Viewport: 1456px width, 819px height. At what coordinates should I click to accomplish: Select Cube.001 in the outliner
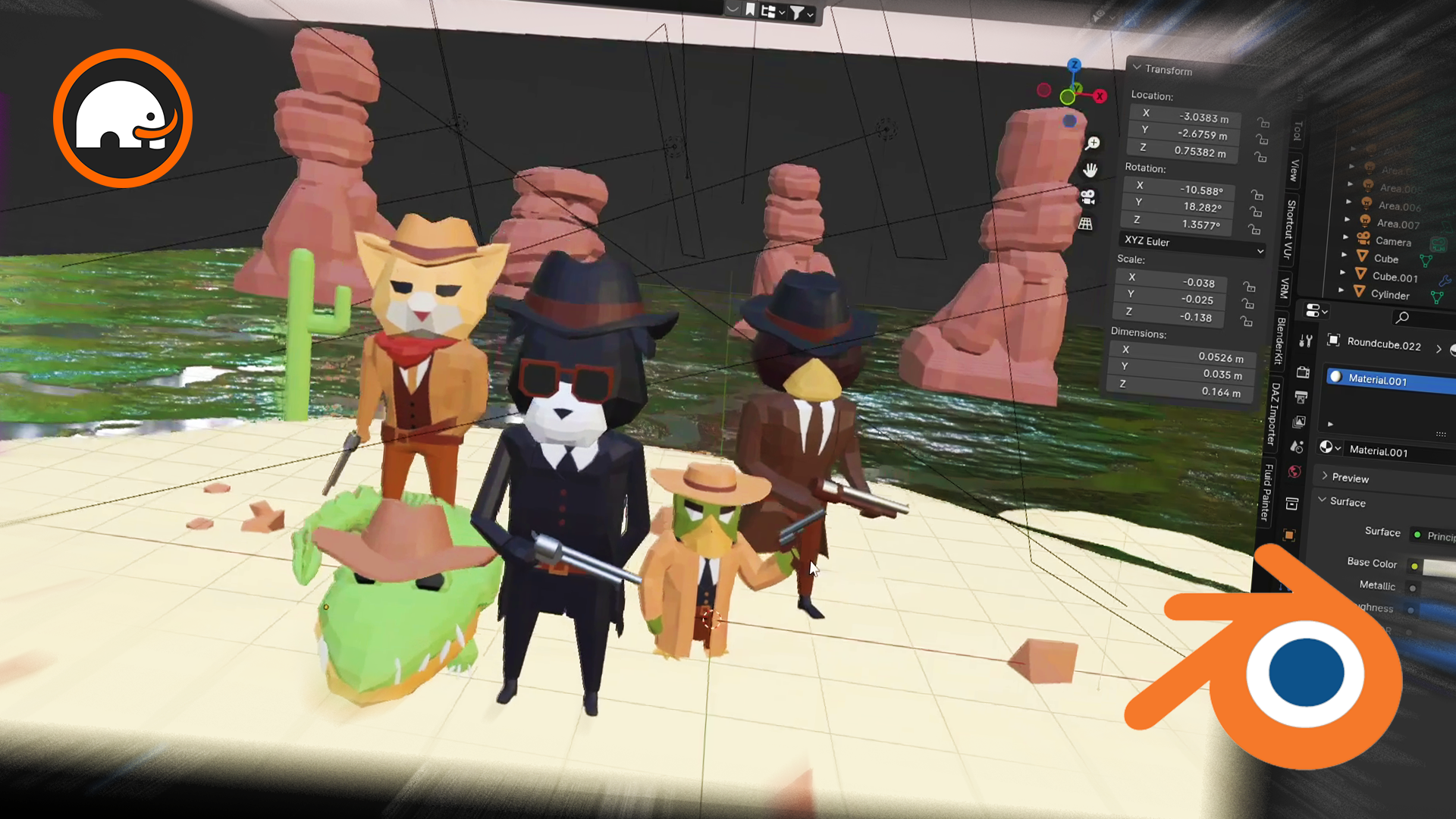click(x=1395, y=278)
